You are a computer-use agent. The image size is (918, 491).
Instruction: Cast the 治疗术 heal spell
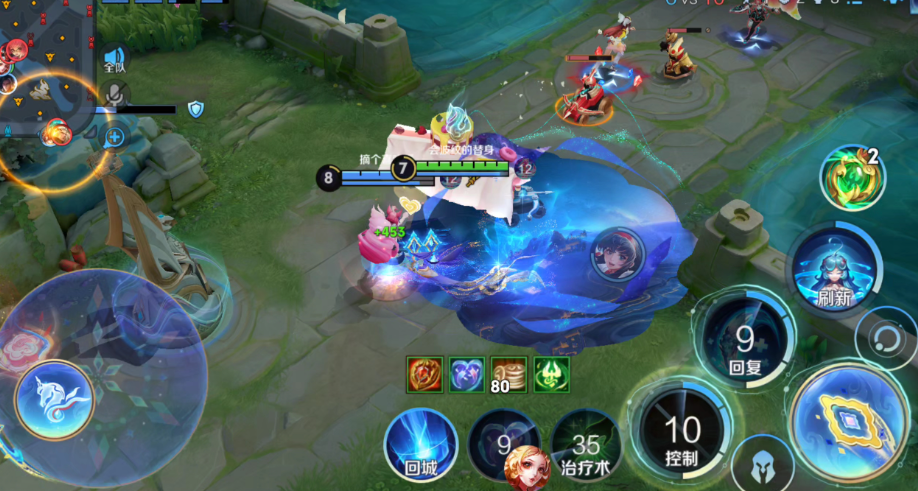coord(586,446)
